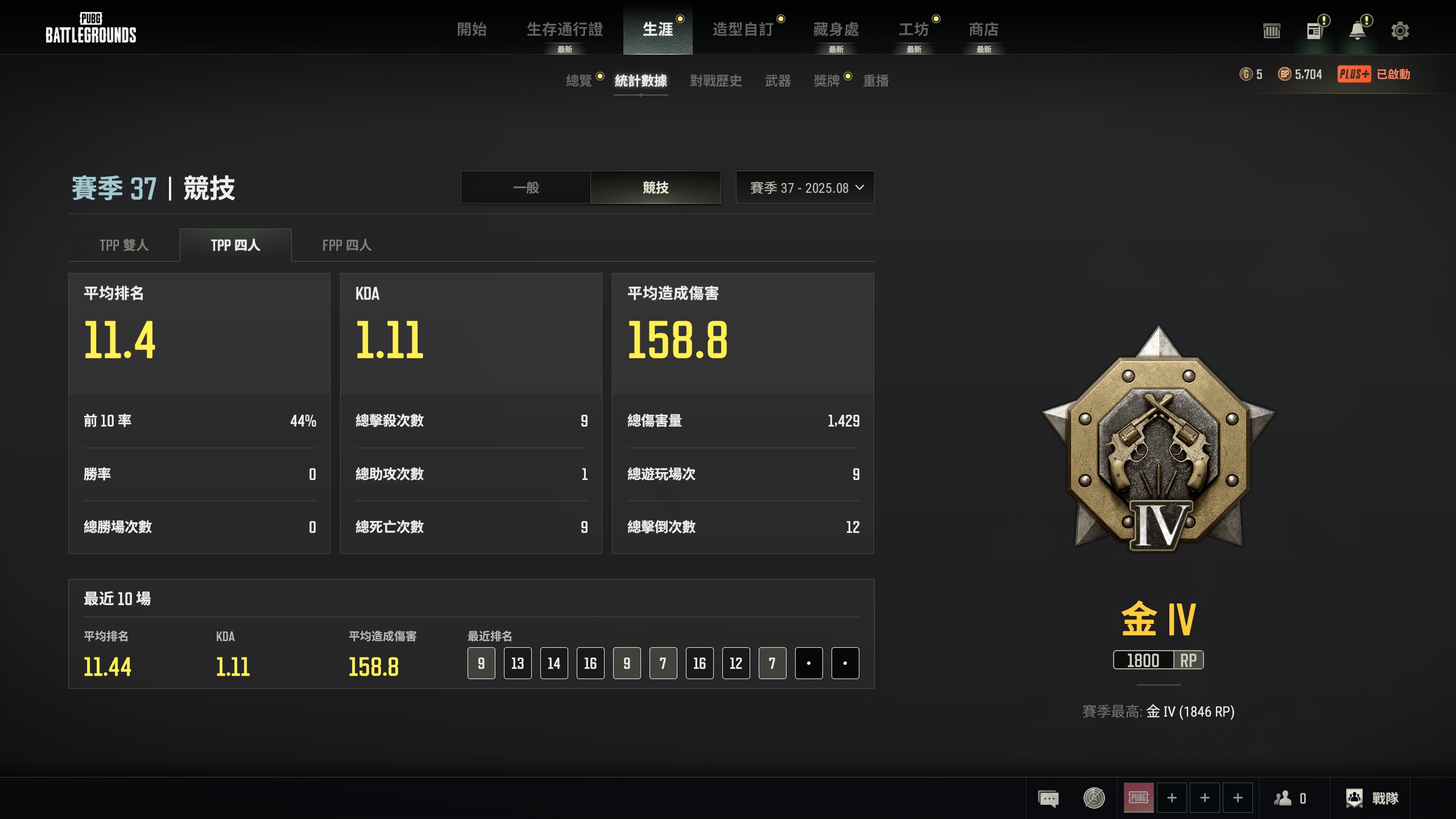
Task: Check the notification bell alerts
Action: click(1358, 31)
